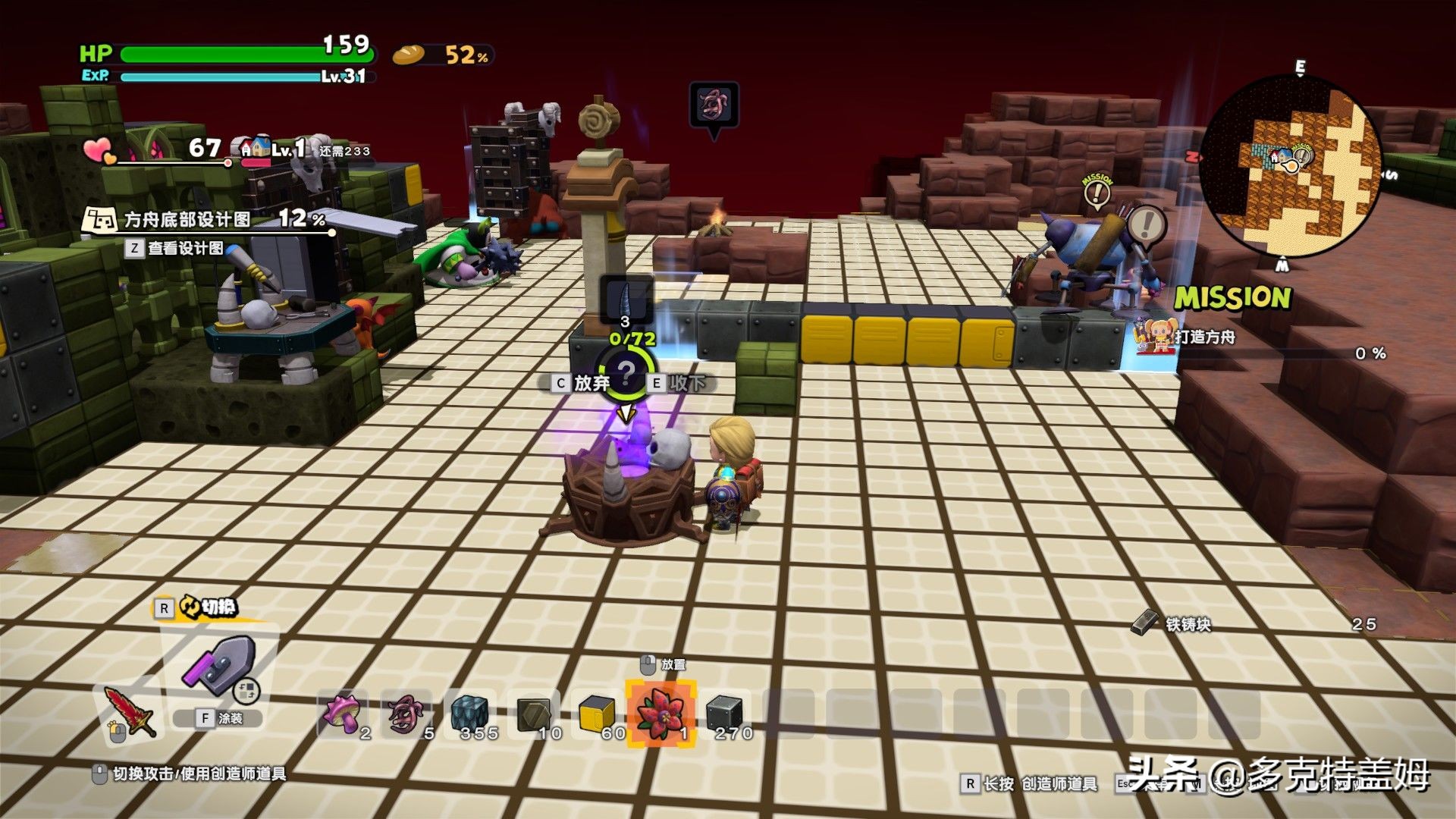Pick the yellow block hotbar slot
Screen dimensions: 1456x819
pyautogui.click(x=598, y=714)
